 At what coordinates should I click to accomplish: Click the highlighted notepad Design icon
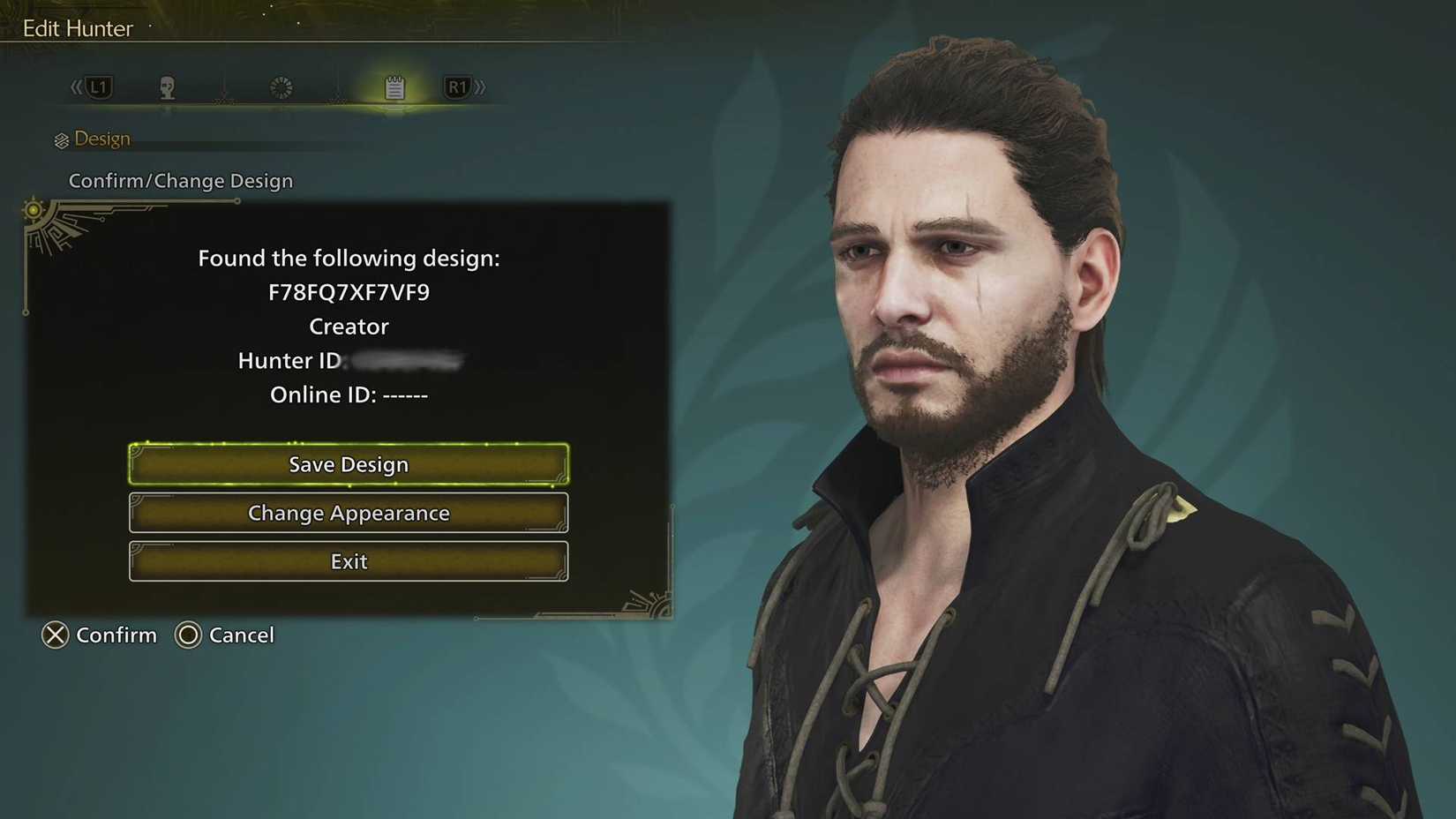(394, 86)
